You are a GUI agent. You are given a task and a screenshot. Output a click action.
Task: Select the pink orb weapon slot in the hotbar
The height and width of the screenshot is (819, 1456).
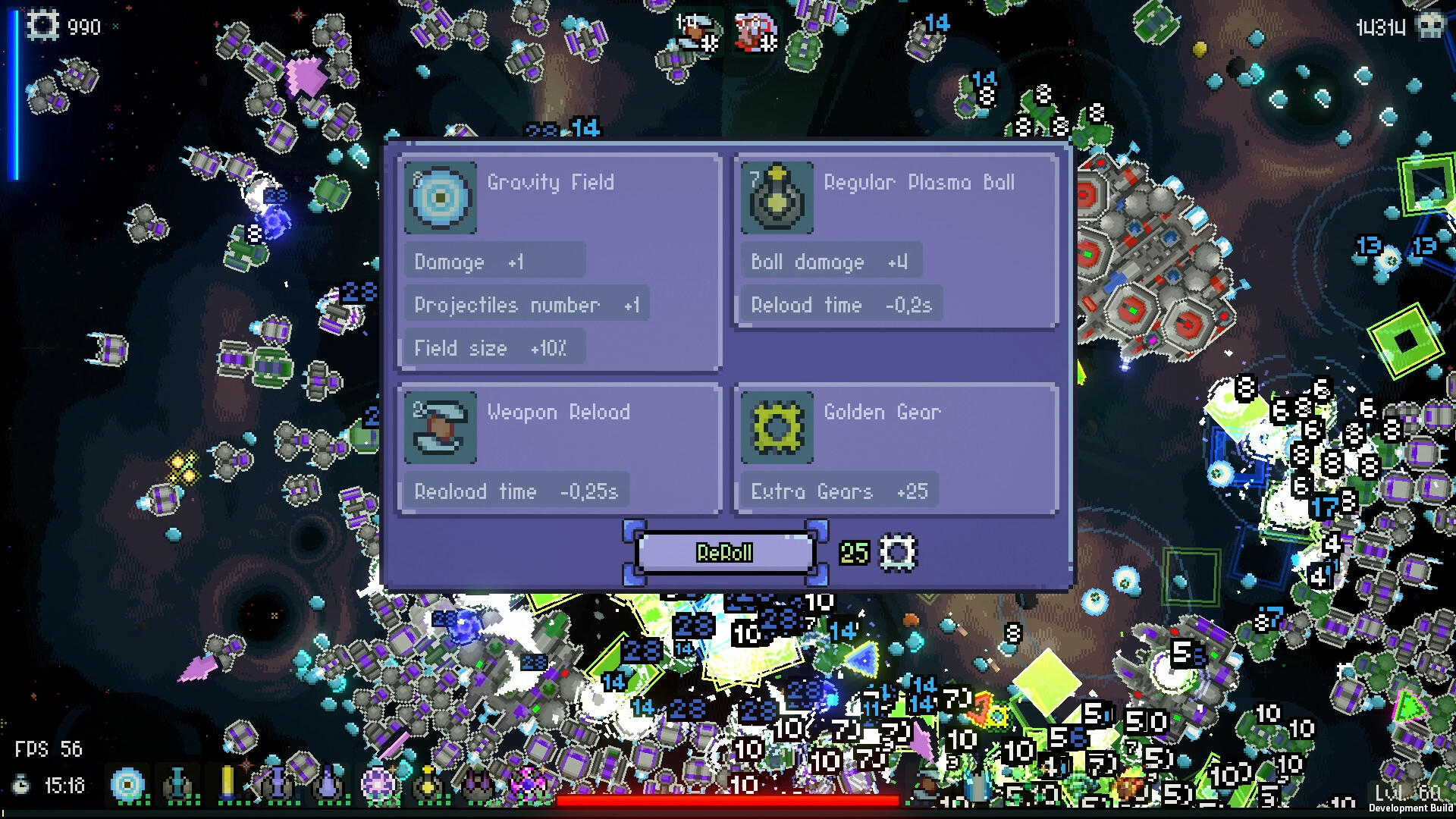click(377, 785)
